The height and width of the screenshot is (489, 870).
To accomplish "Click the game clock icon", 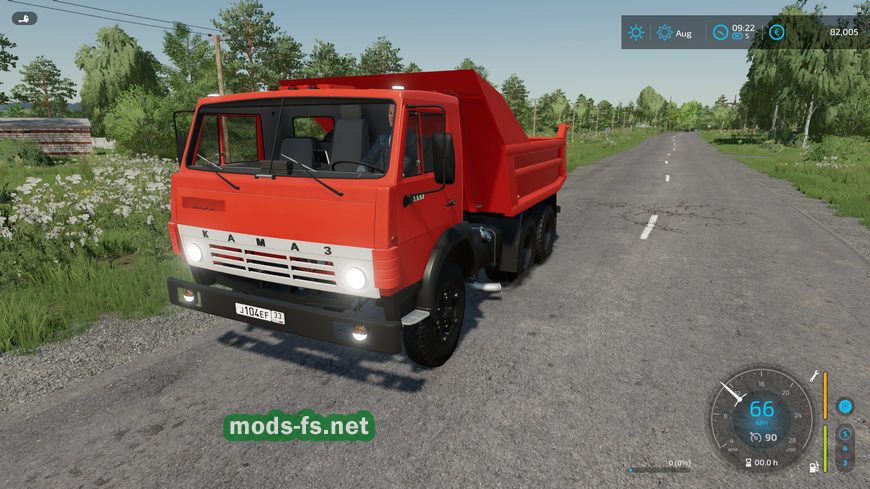I will tap(720, 32).
